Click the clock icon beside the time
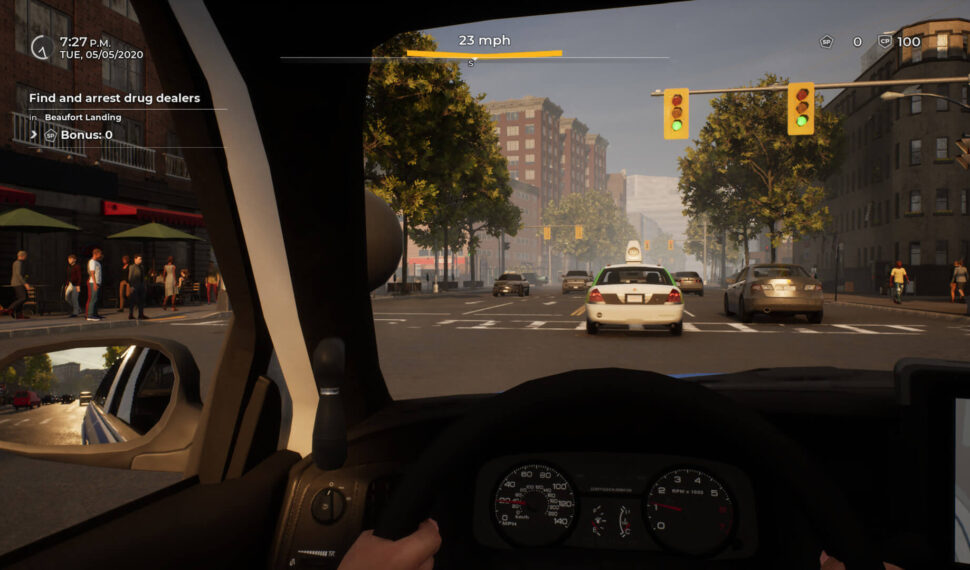970x570 pixels. (41, 47)
